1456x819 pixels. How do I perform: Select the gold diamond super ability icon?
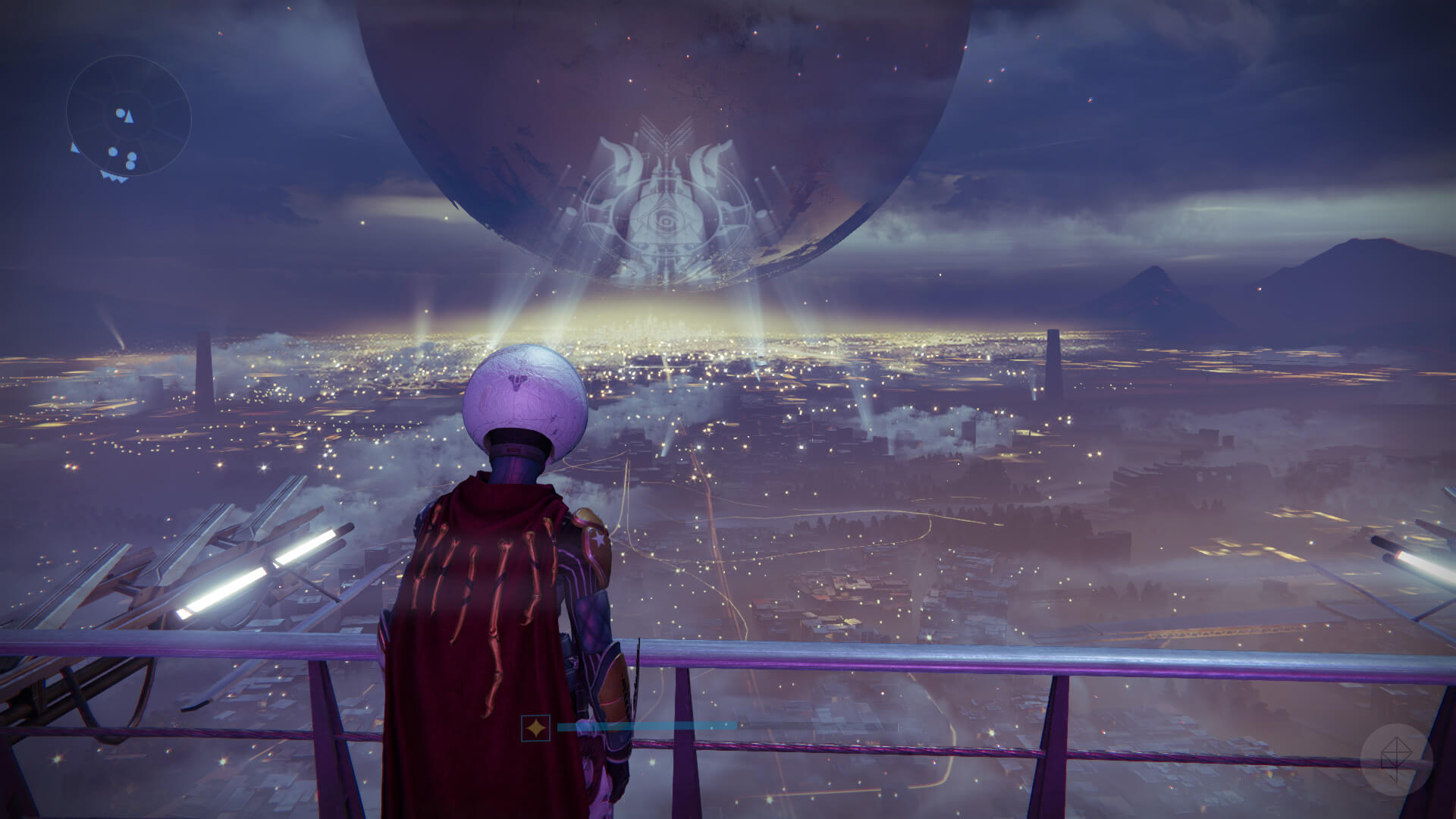click(x=536, y=729)
